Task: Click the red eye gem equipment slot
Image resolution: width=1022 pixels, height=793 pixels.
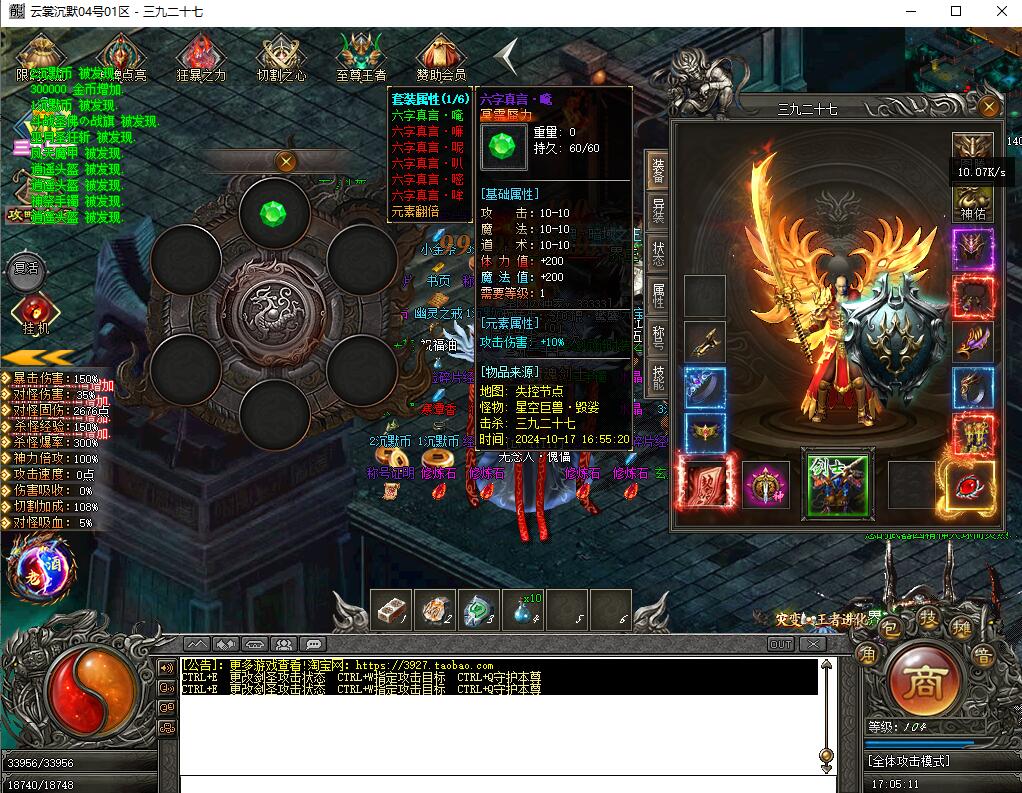Action: 971,486
